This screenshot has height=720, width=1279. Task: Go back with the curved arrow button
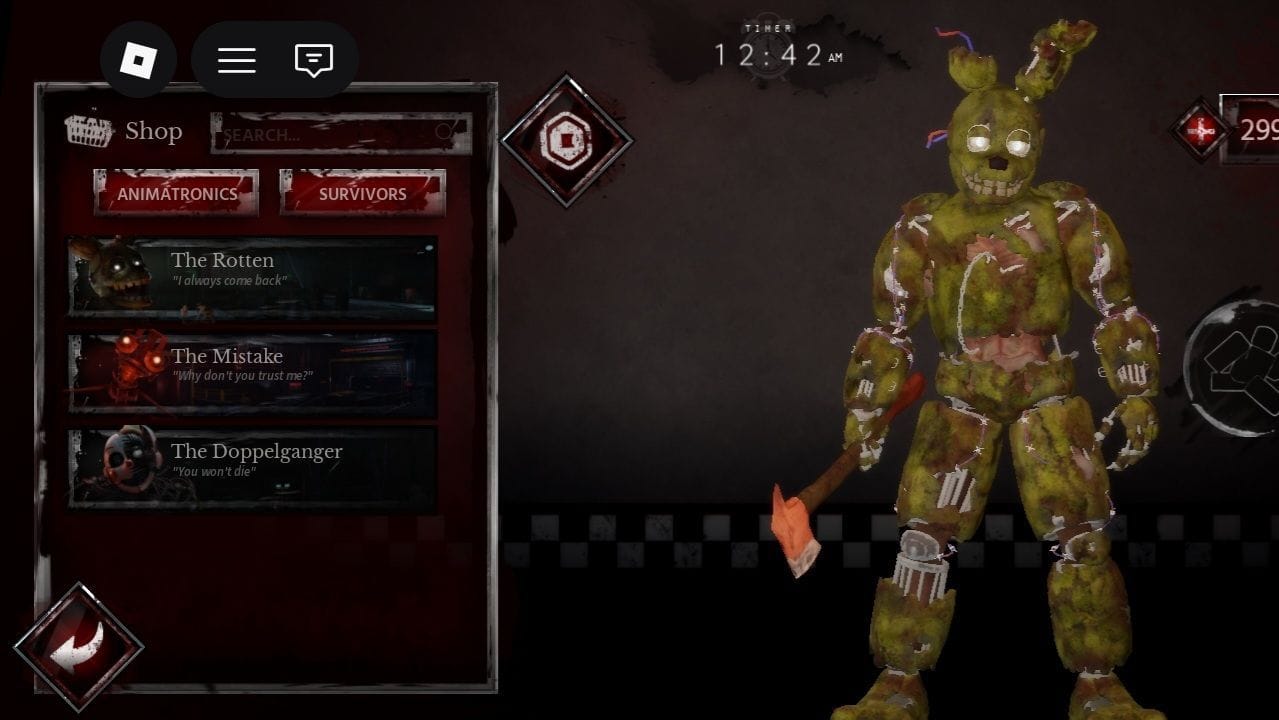click(x=78, y=647)
